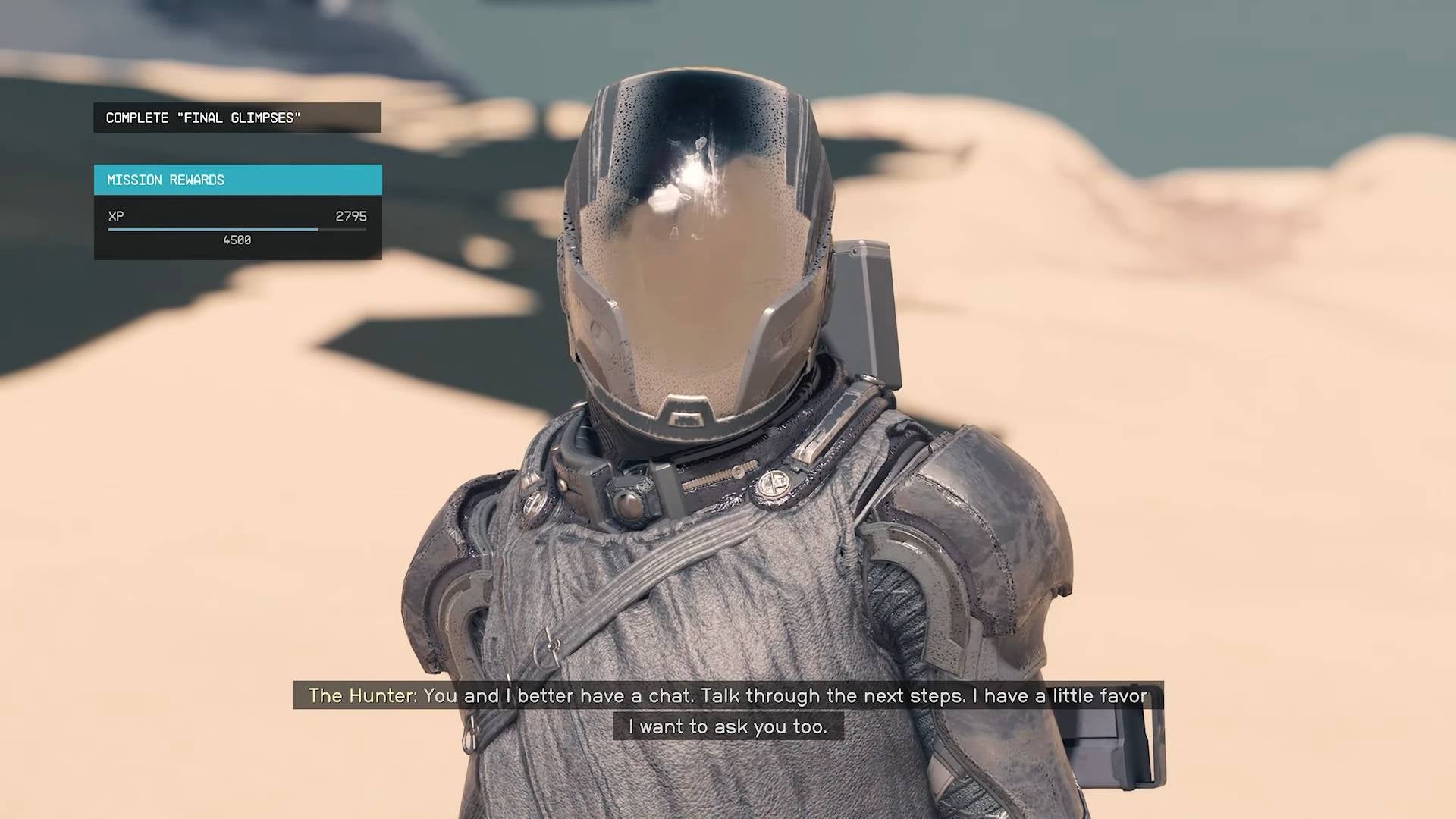The width and height of the screenshot is (1456, 819).
Task: Select the MISSION REWARDS header bar
Action: click(x=236, y=179)
